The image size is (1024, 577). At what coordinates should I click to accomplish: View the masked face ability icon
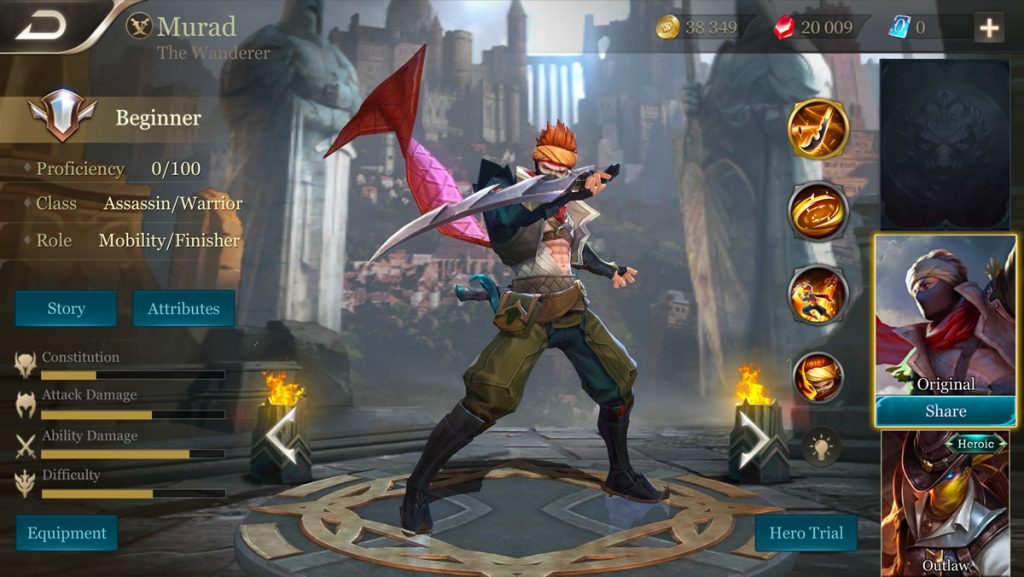[x=818, y=377]
